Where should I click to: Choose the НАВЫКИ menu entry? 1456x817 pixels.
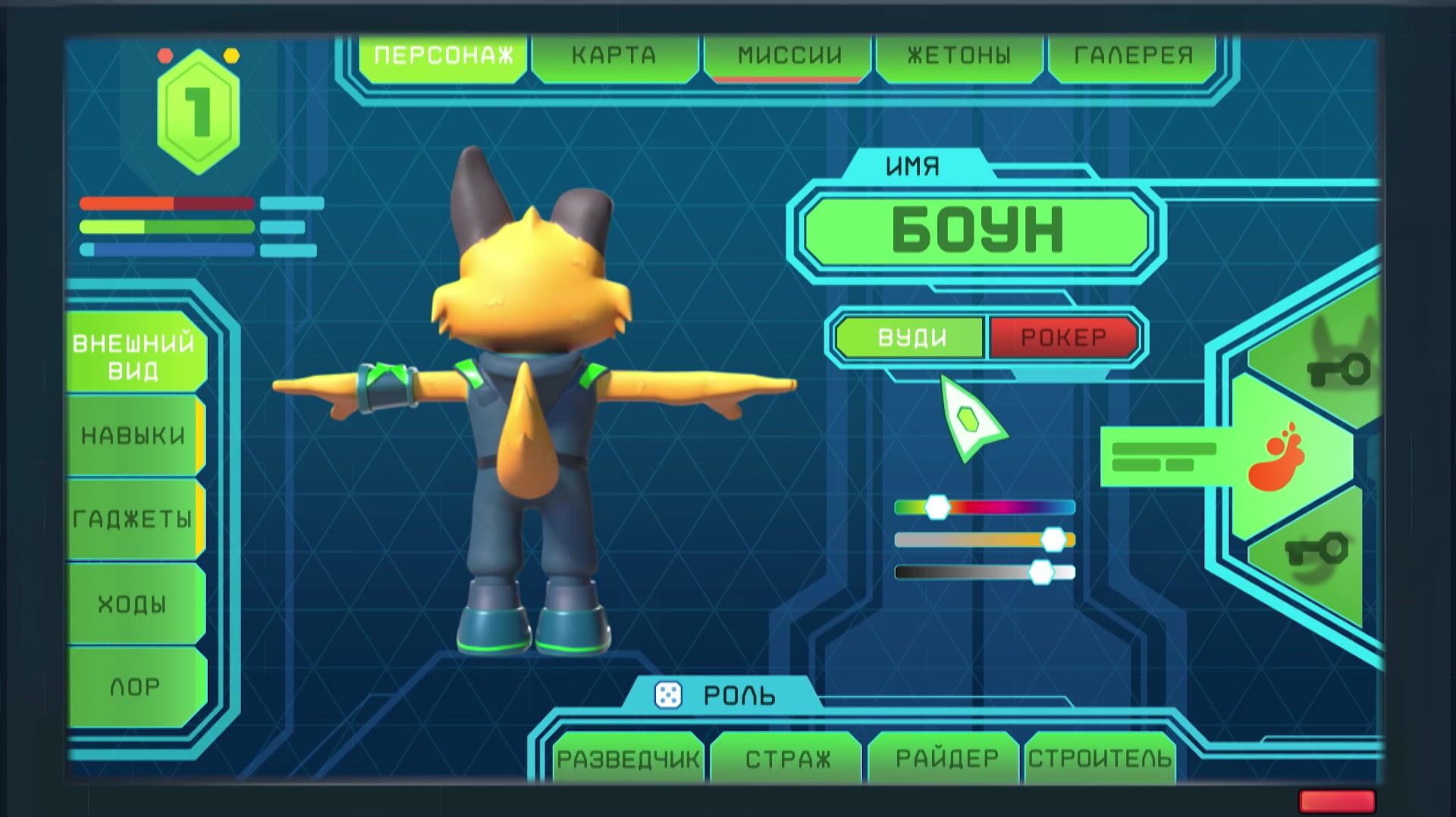[x=134, y=436]
